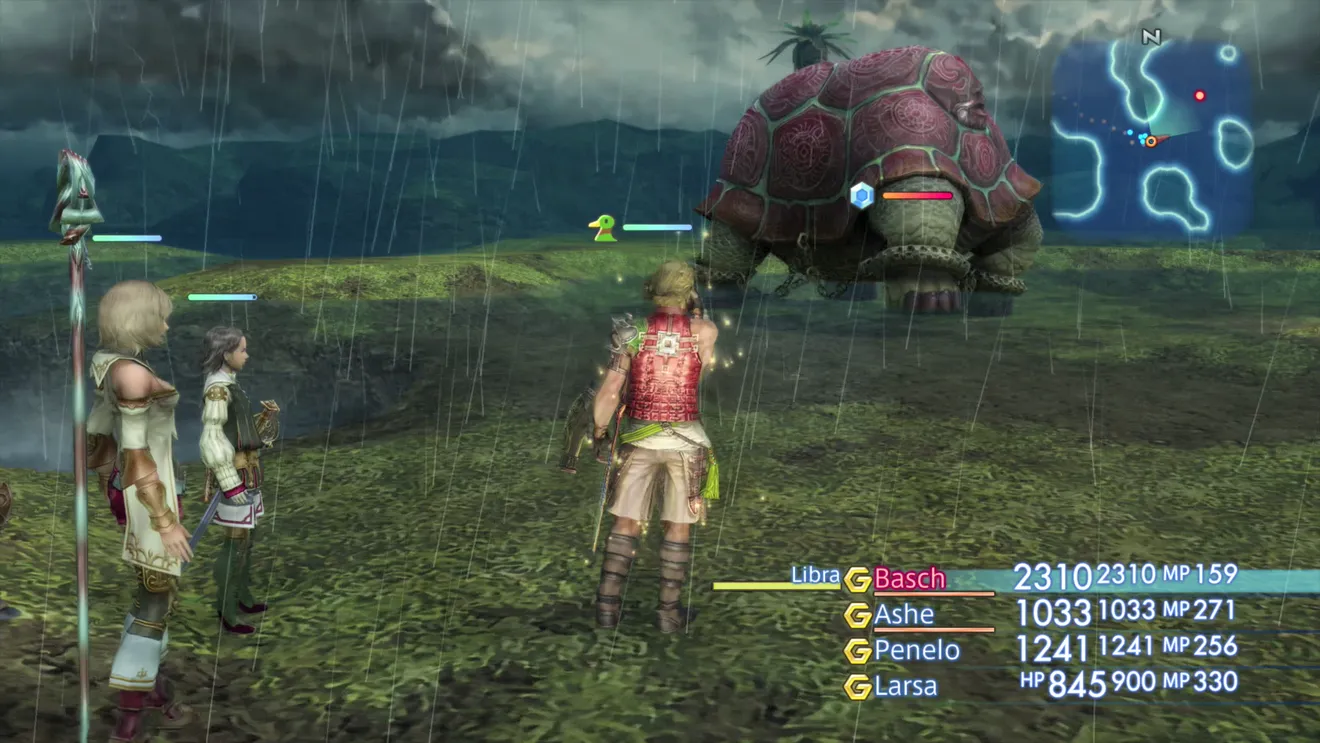Choose Ashe from the party roster

click(904, 615)
